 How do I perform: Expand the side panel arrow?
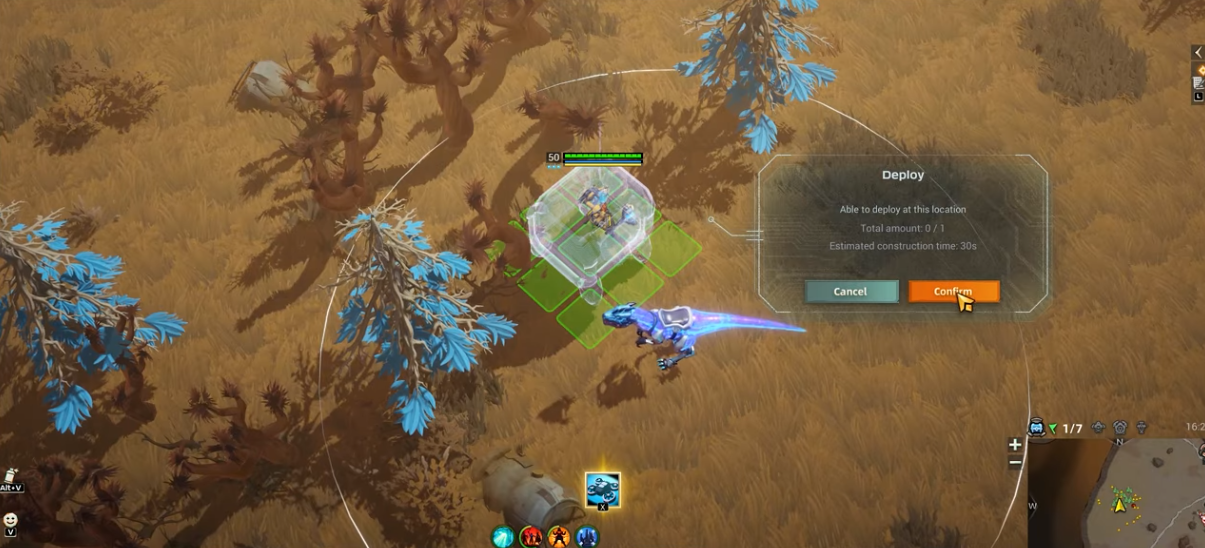[1198, 53]
